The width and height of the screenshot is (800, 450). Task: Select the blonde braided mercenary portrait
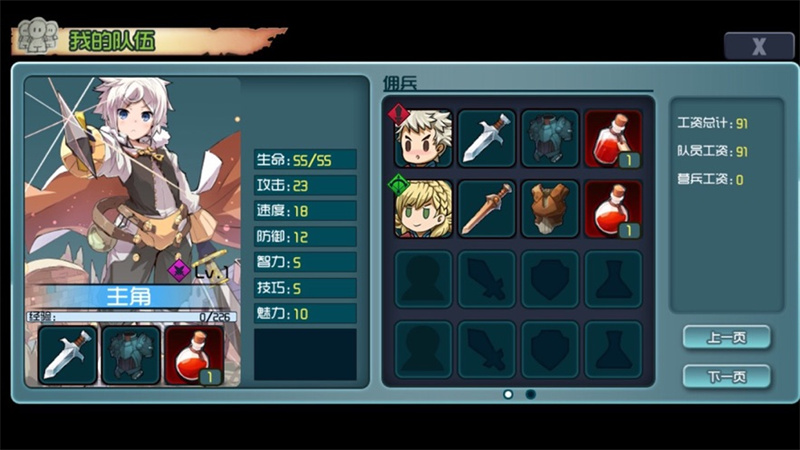point(423,208)
